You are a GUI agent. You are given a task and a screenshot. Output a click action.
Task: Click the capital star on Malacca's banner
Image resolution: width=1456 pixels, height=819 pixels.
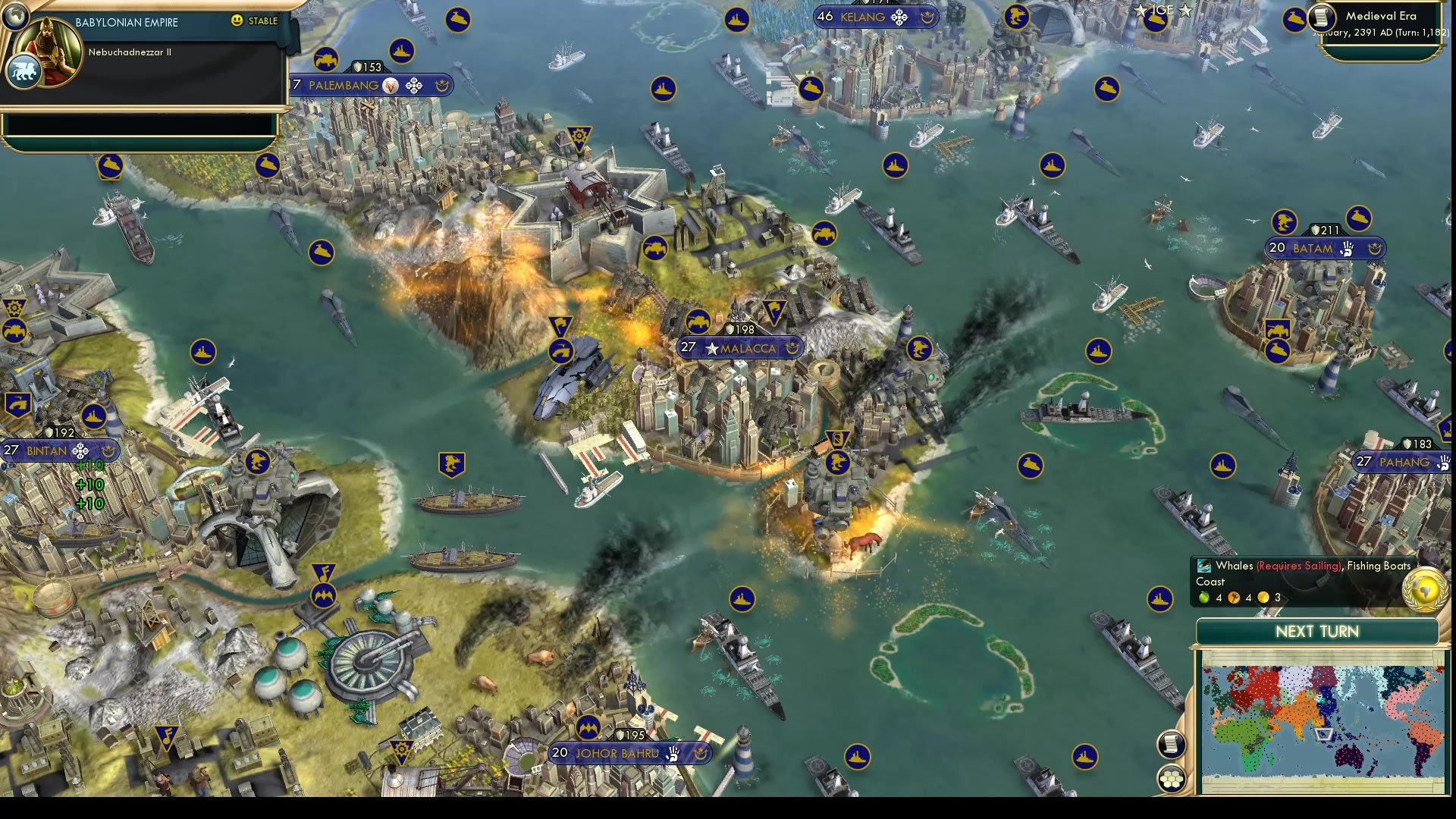click(711, 350)
